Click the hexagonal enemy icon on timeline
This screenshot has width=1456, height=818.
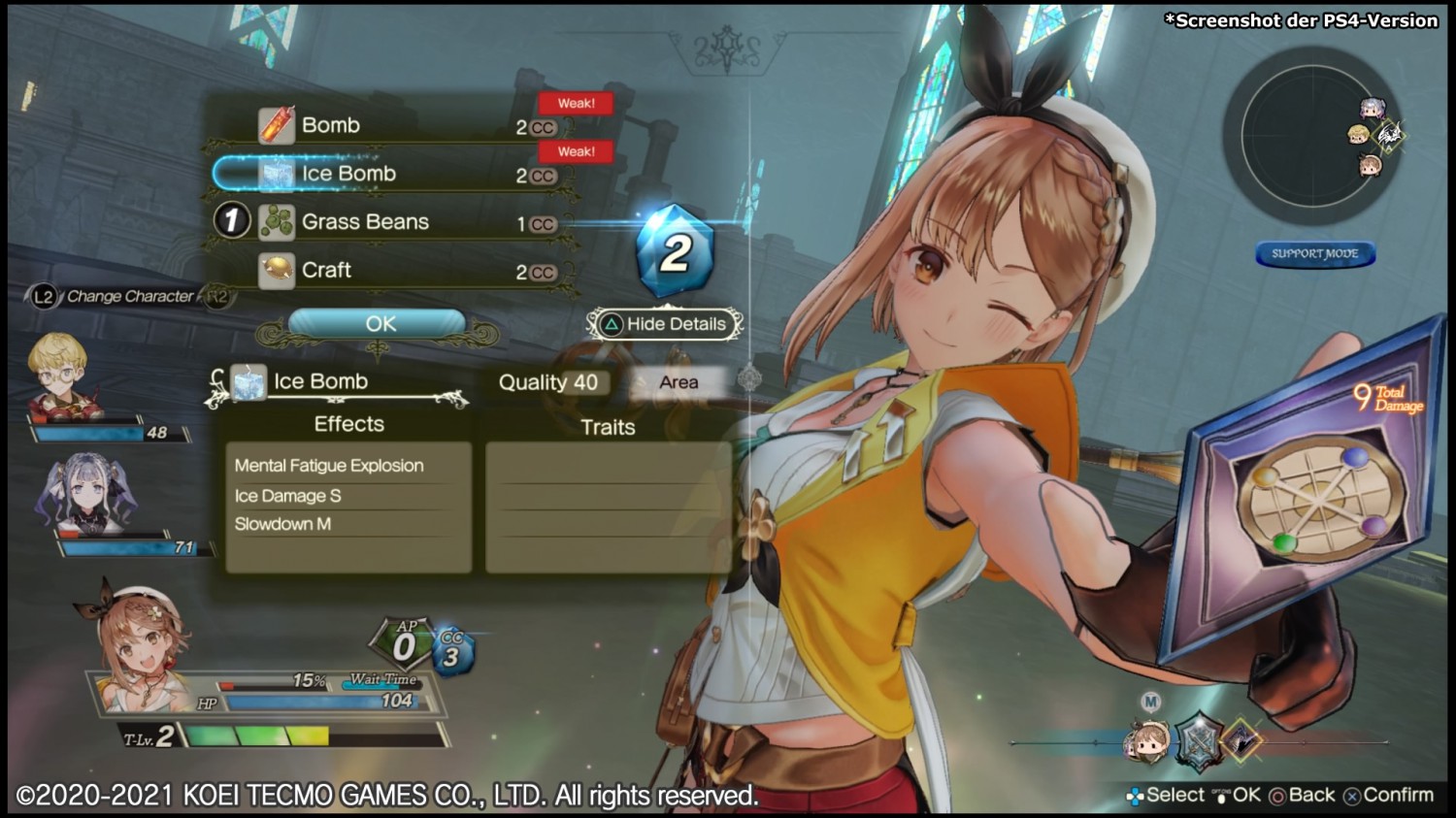(x=1200, y=741)
